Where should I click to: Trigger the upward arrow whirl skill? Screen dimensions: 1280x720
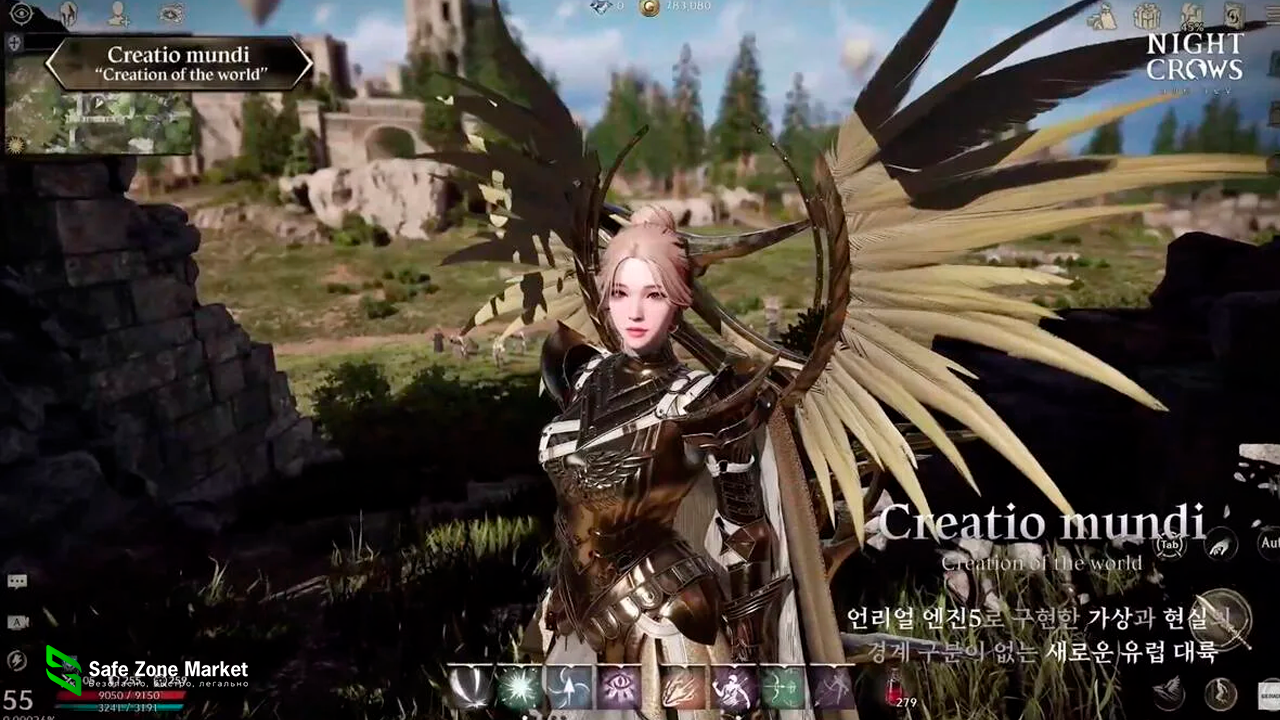click(569, 689)
